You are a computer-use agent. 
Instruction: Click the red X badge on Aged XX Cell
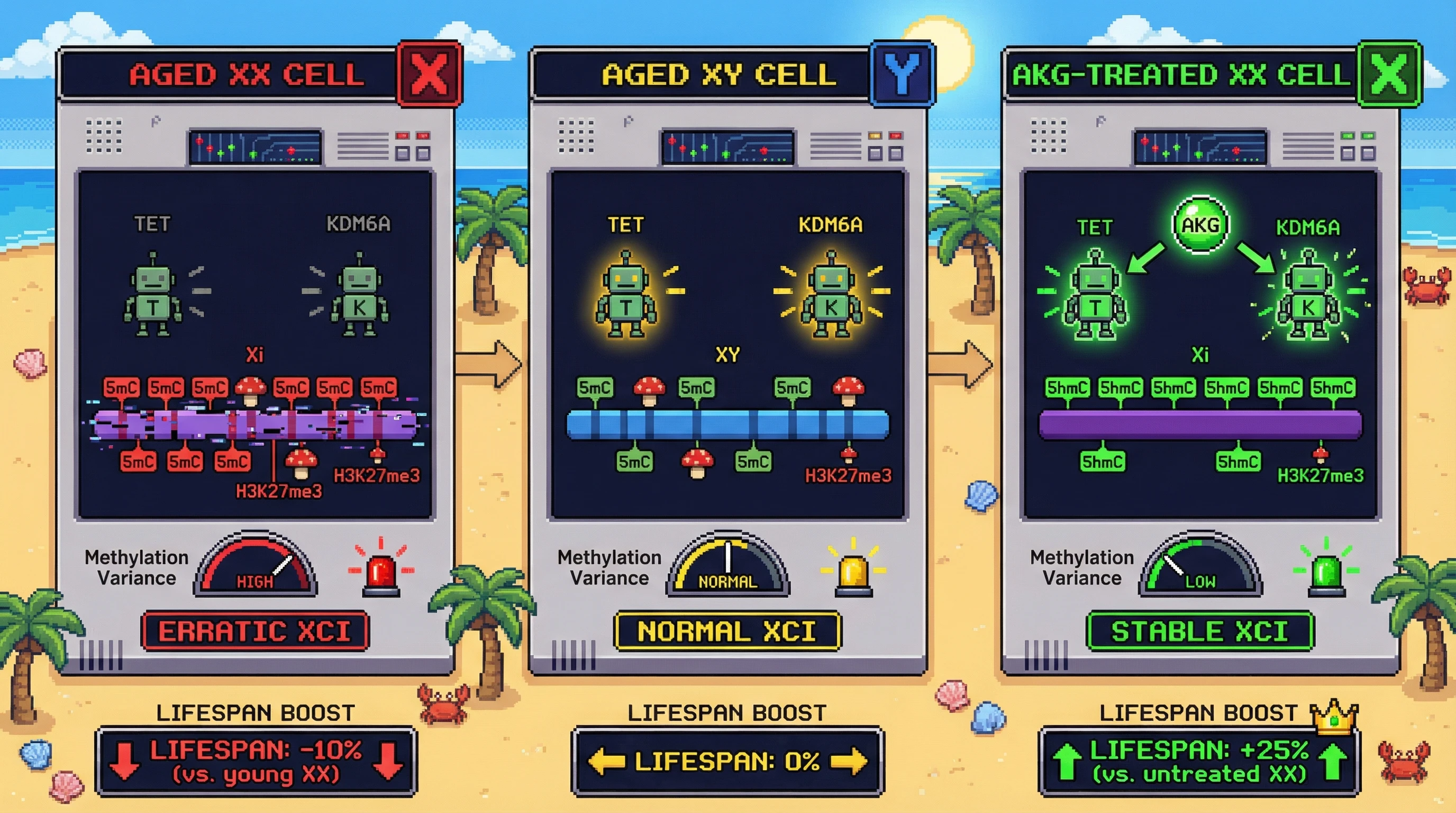click(430, 74)
